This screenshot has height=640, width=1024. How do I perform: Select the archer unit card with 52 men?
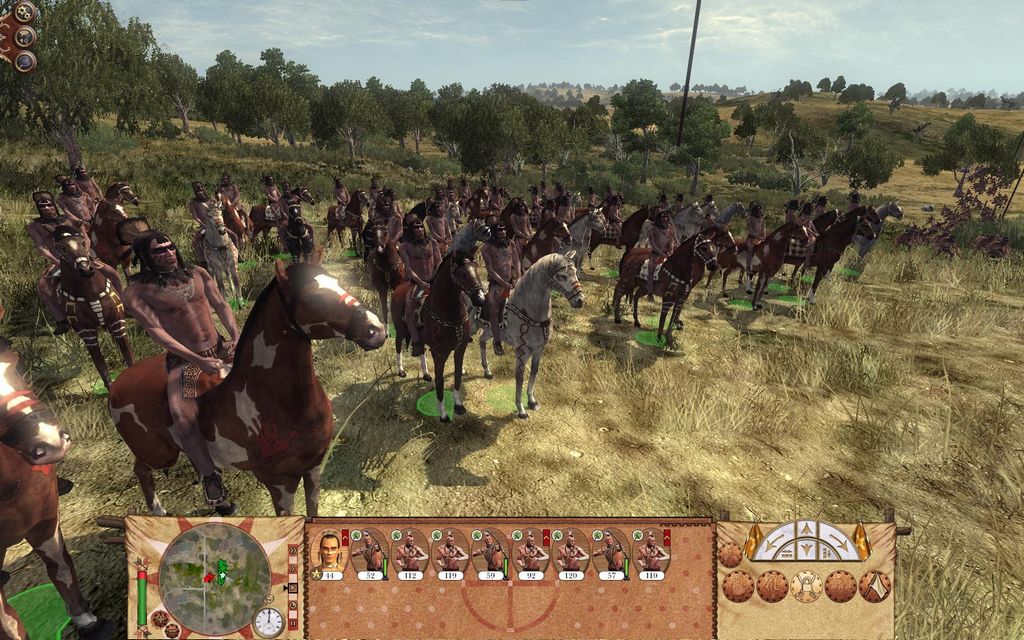369,553
